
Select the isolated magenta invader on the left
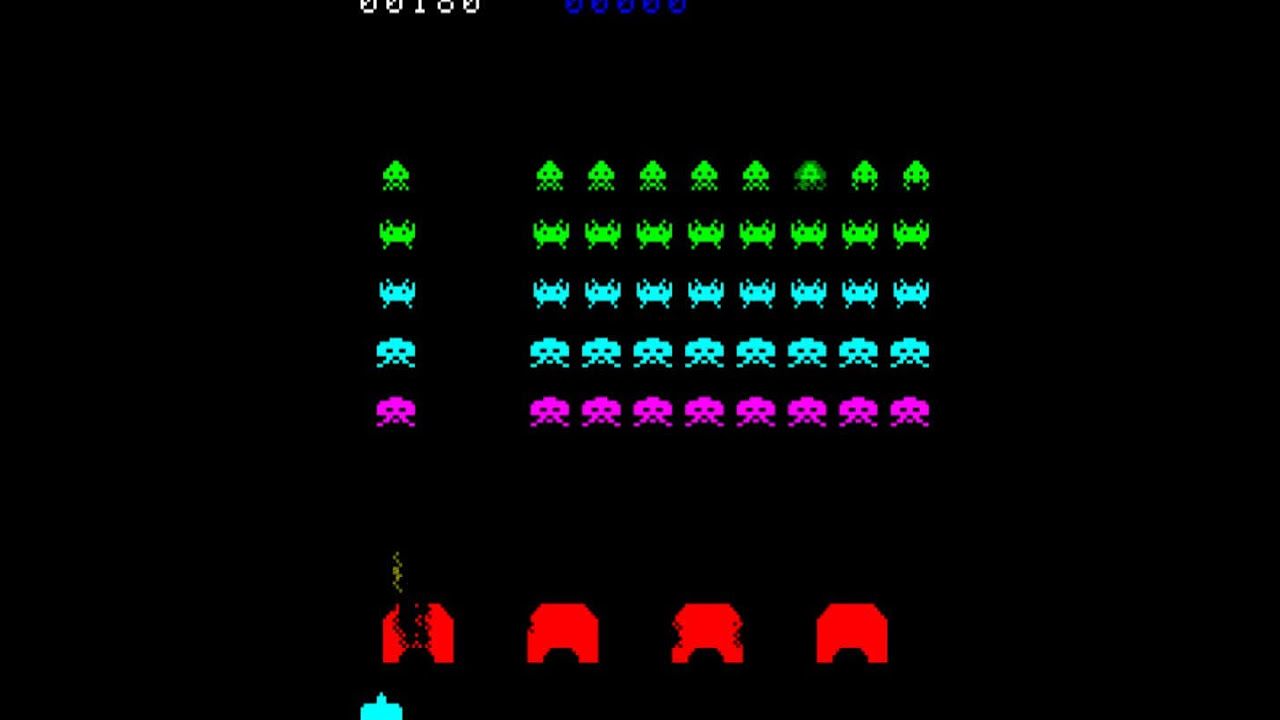[x=397, y=411]
